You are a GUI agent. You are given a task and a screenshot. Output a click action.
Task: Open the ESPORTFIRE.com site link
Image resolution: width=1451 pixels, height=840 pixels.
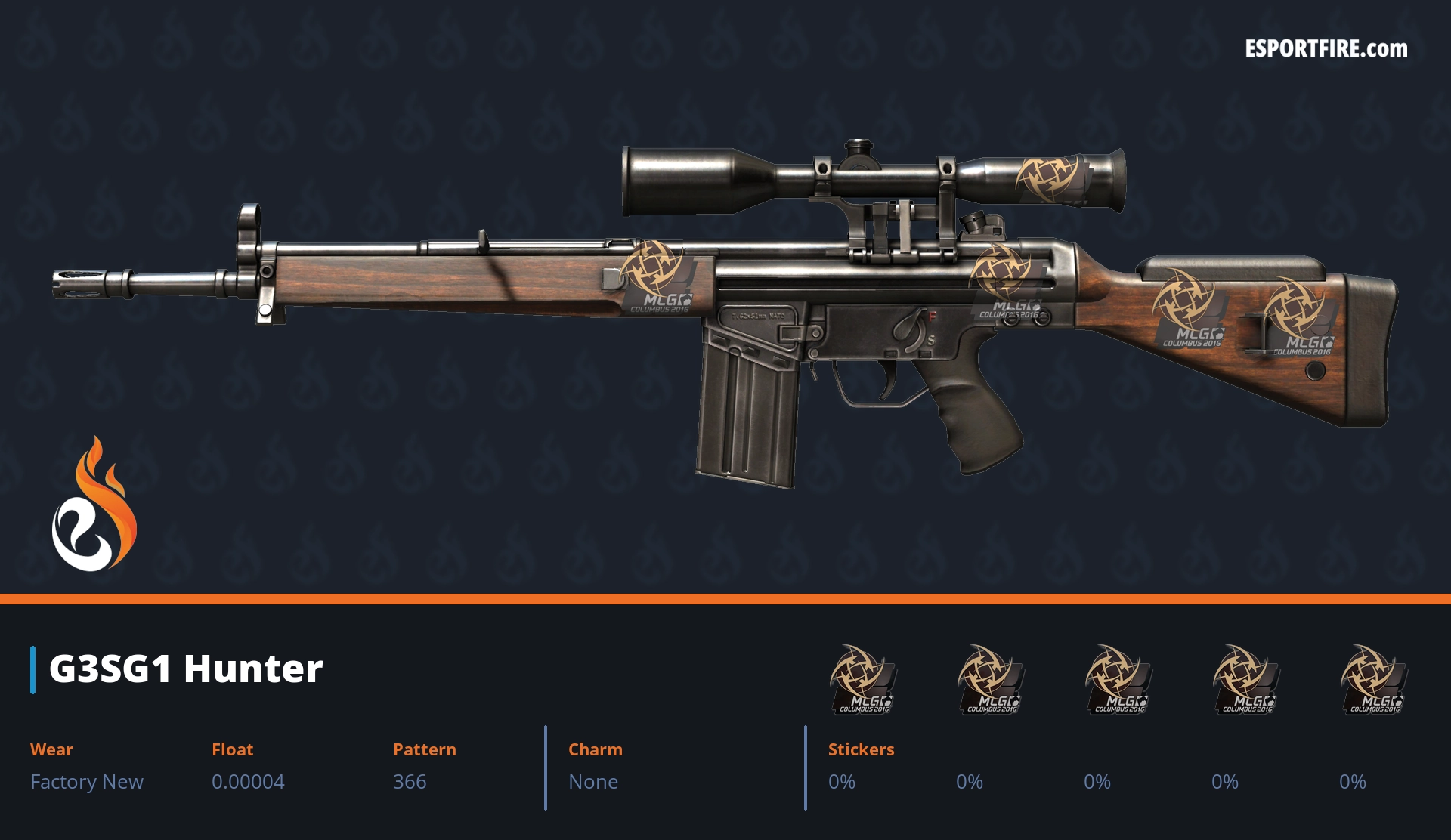1326,49
